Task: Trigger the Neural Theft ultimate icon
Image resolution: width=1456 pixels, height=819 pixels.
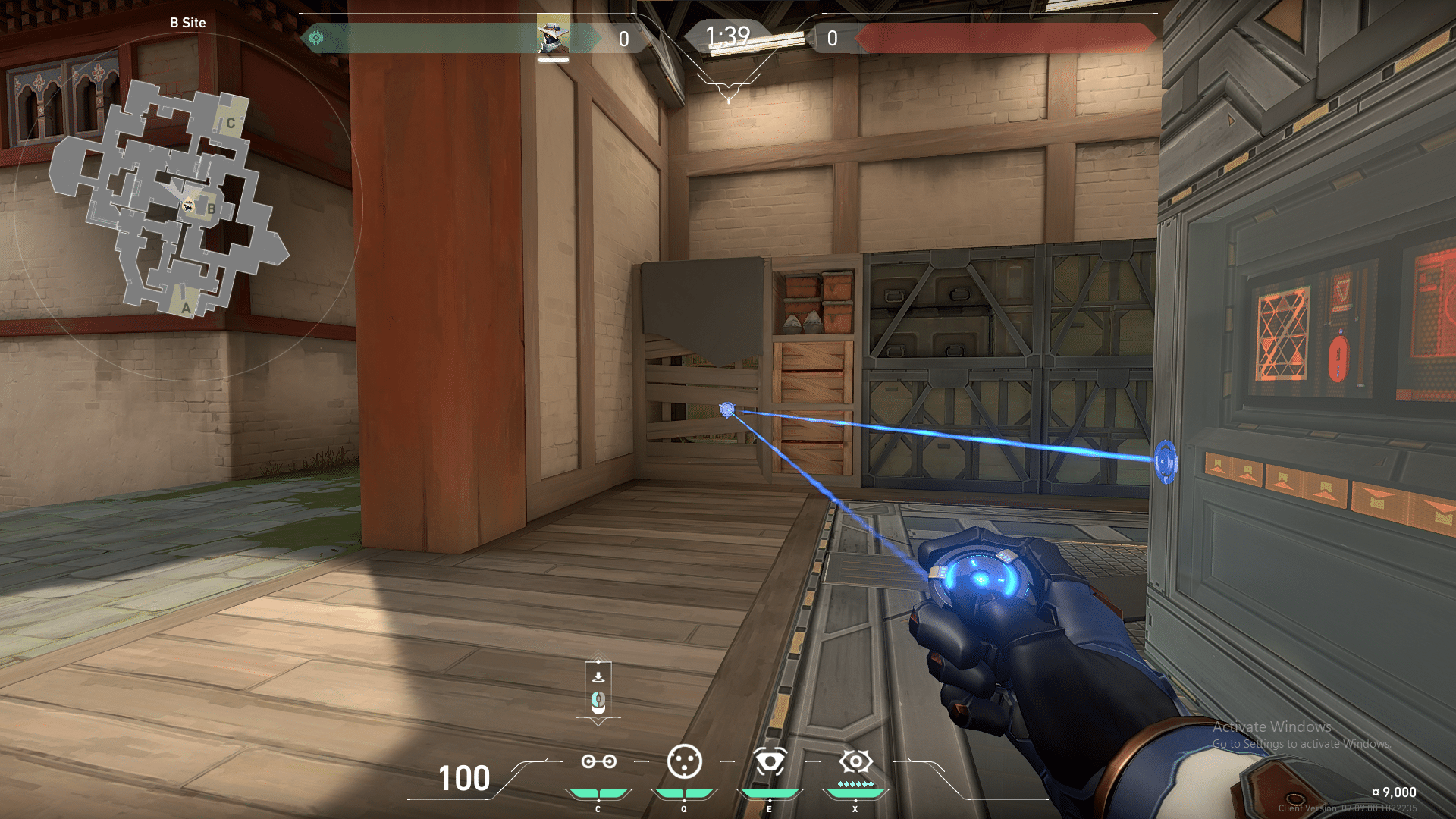Action: (x=855, y=761)
